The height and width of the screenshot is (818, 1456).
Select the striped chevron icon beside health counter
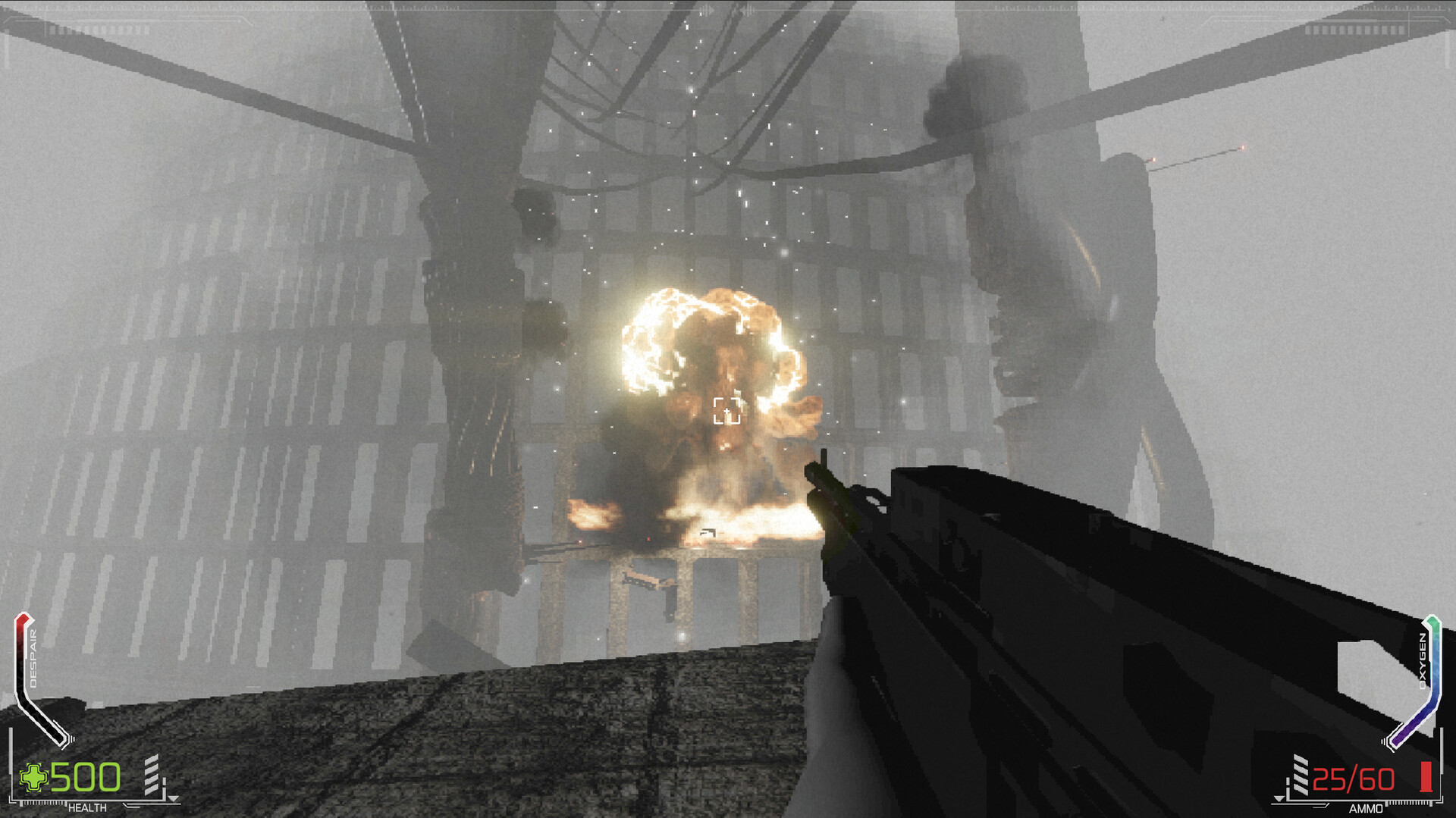152,775
